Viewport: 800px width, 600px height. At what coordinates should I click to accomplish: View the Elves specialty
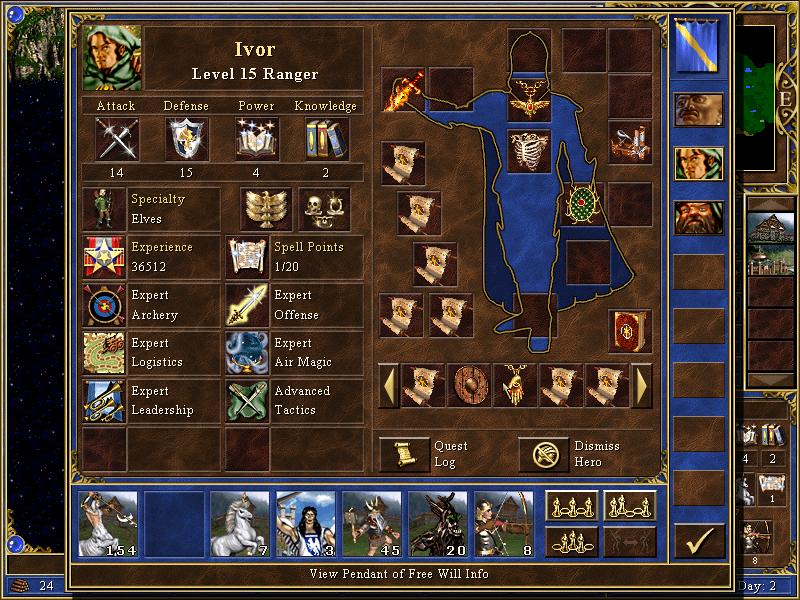click(x=104, y=209)
